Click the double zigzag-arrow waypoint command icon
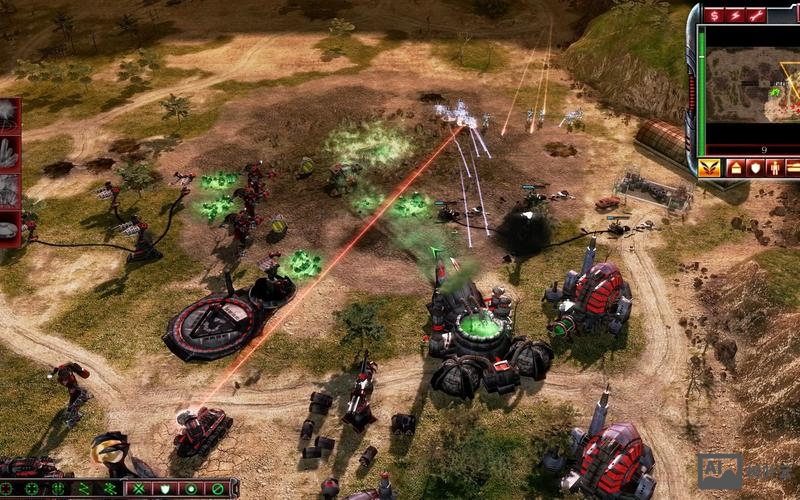This screenshot has width=800, height=500. [109, 489]
